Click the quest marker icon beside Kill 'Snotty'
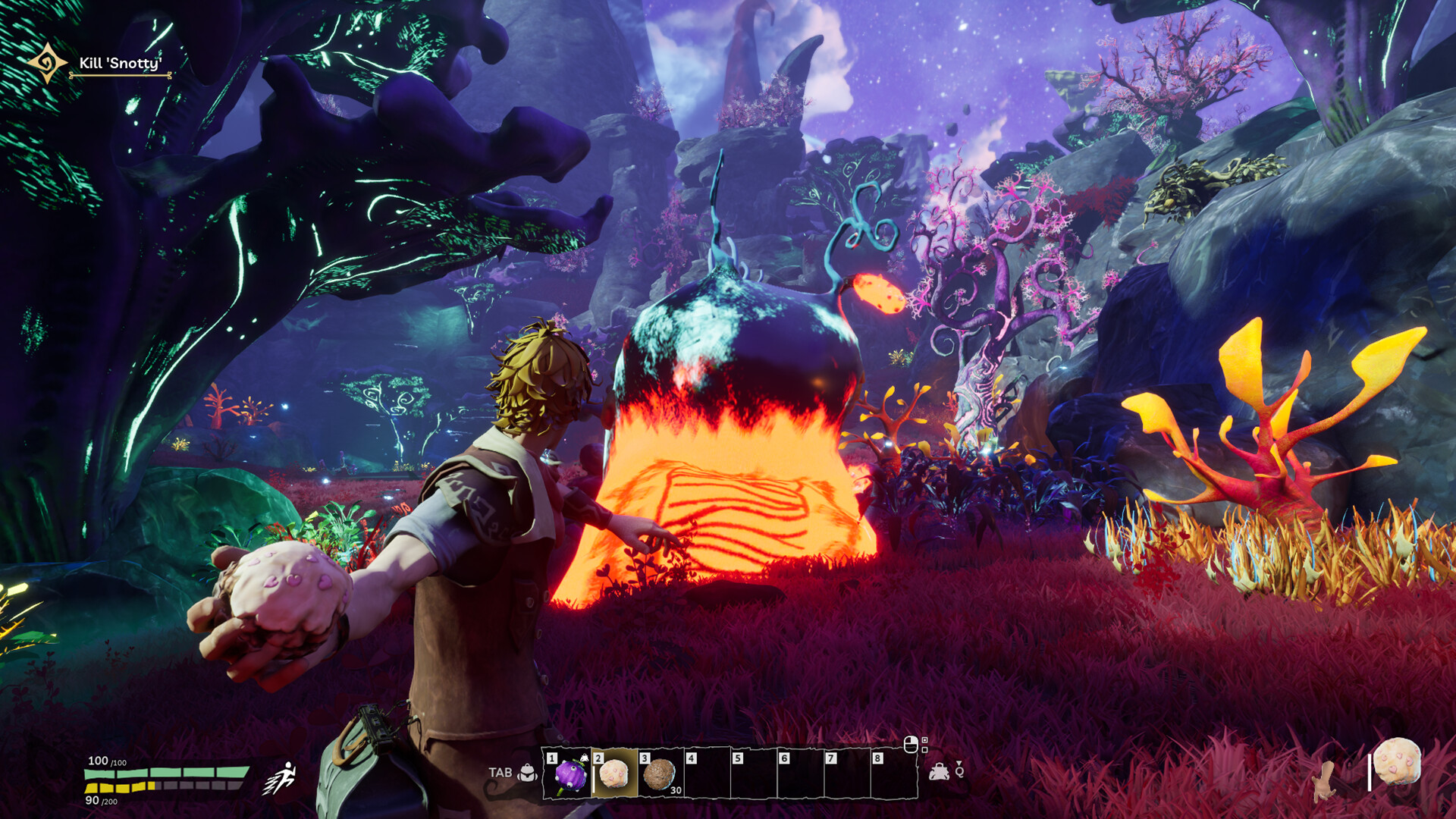The width and height of the screenshot is (1456, 819). tap(45, 64)
